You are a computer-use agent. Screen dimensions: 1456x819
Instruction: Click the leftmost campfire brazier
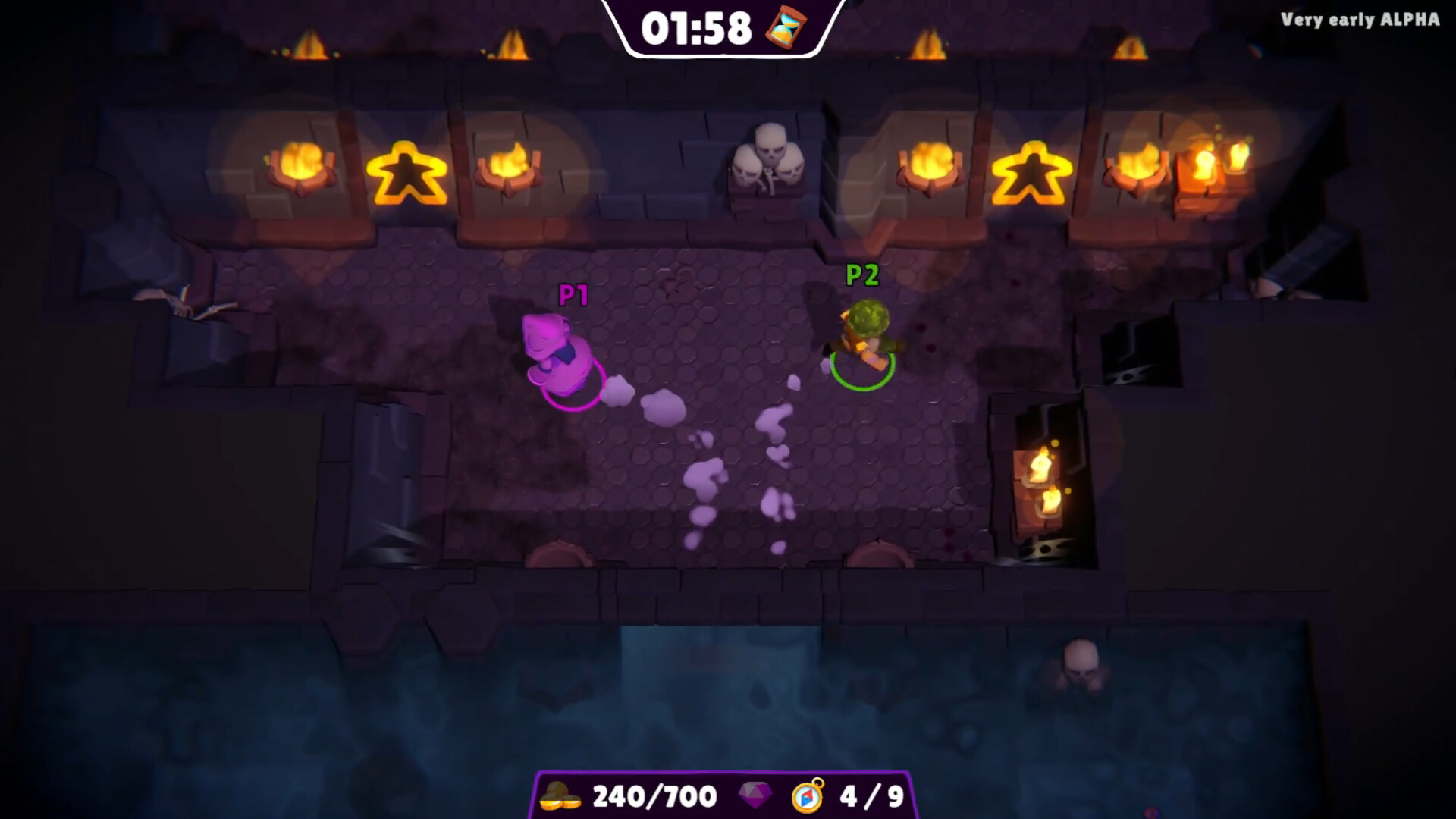tap(302, 163)
